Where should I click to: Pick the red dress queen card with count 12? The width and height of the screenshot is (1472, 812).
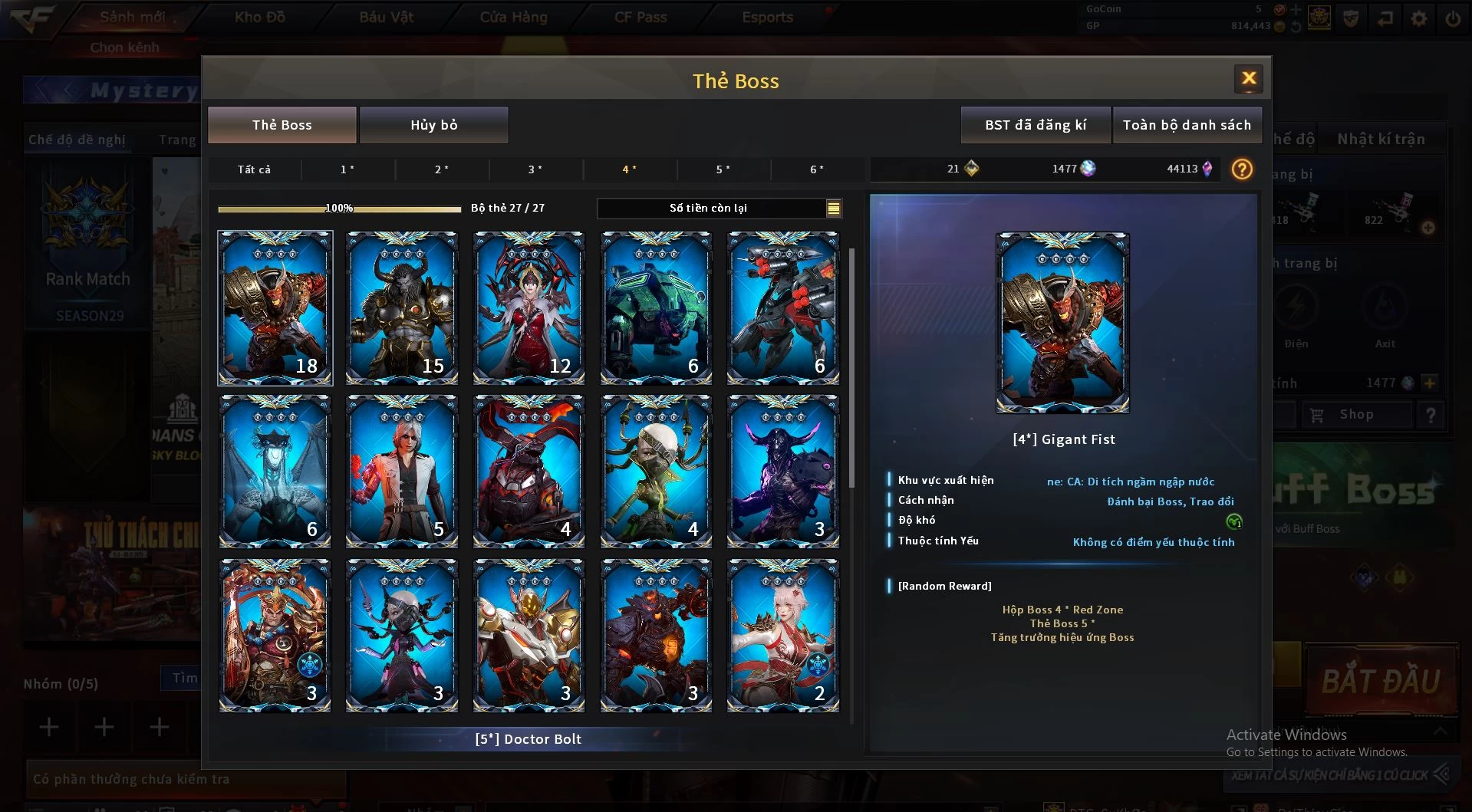tap(529, 307)
